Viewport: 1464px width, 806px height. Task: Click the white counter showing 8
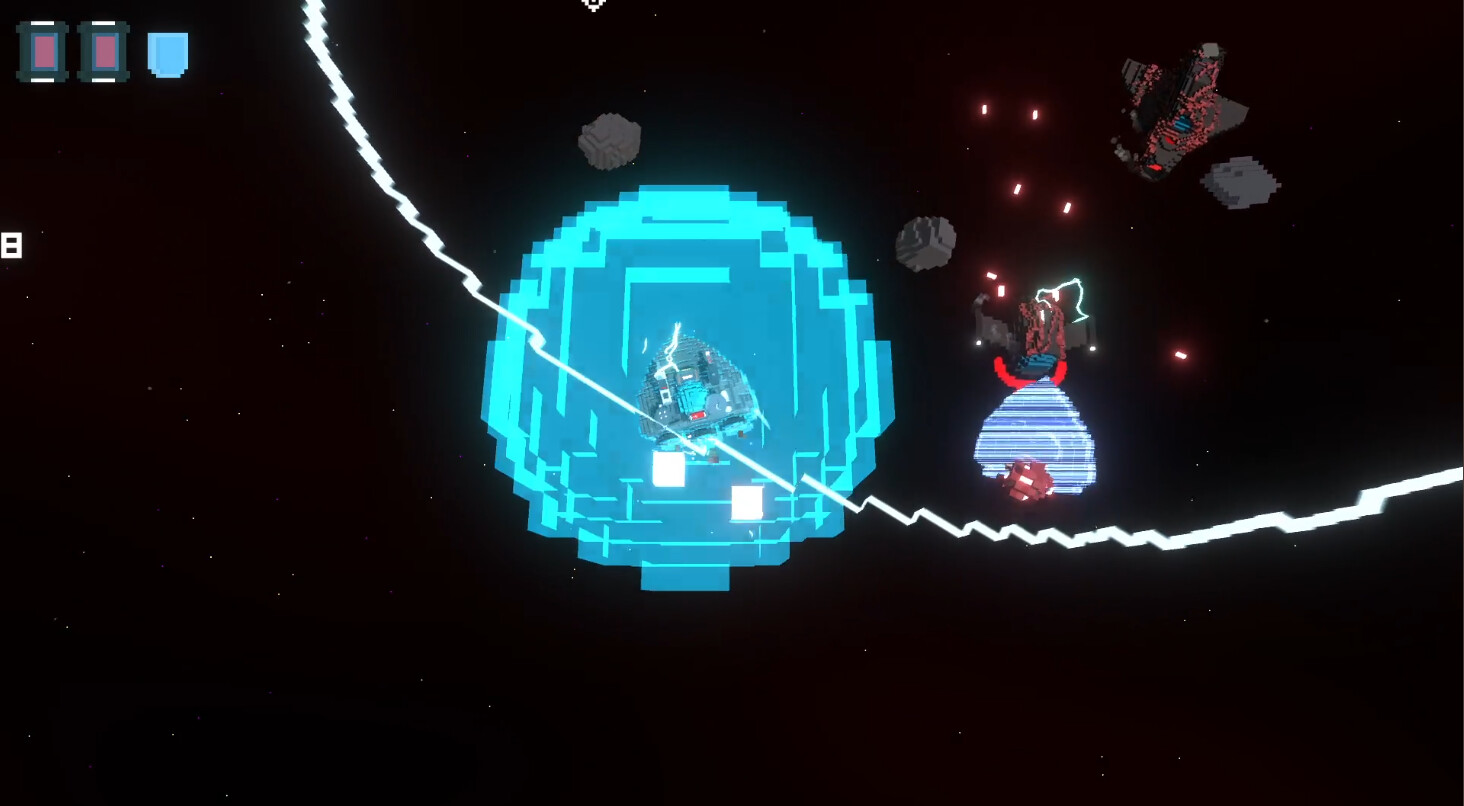[9, 243]
